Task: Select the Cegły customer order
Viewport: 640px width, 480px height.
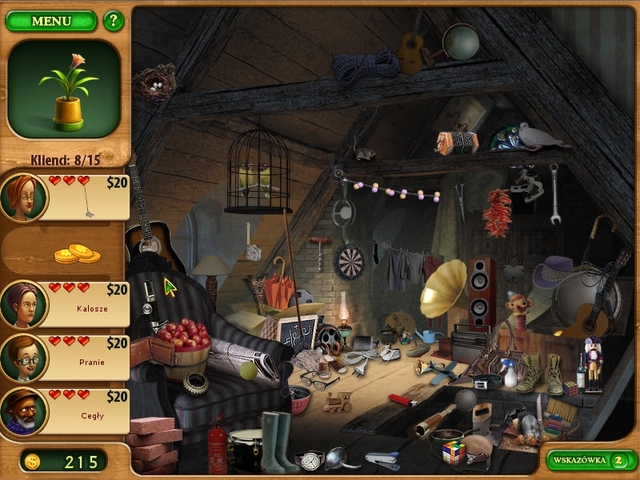Action: pos(66,410)
